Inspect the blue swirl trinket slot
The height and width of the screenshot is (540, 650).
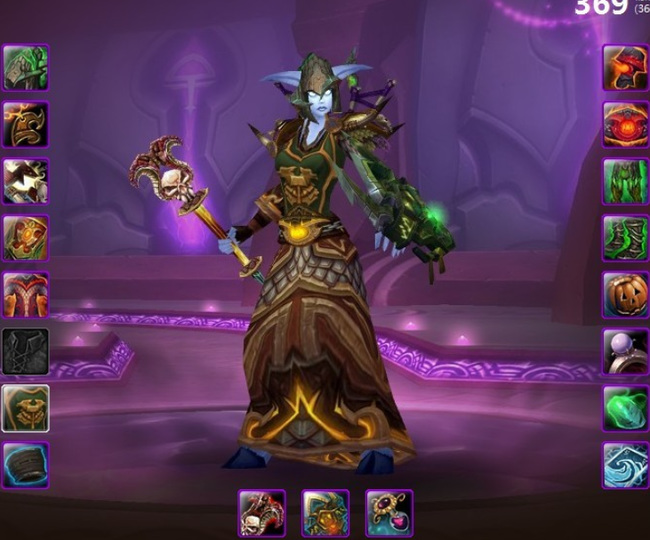coord(625,466)
